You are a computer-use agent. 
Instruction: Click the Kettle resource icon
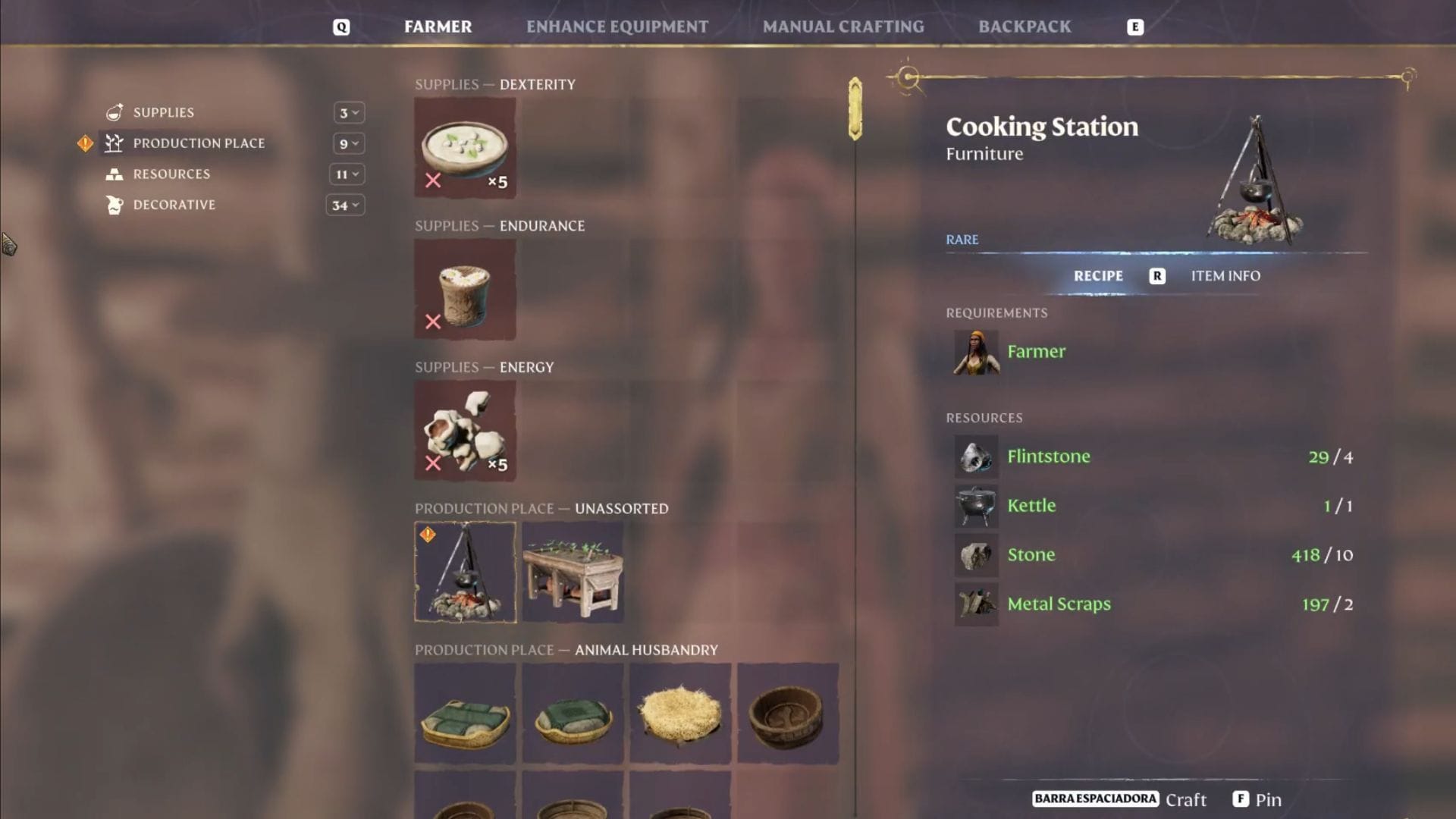(x=975, y=506)
